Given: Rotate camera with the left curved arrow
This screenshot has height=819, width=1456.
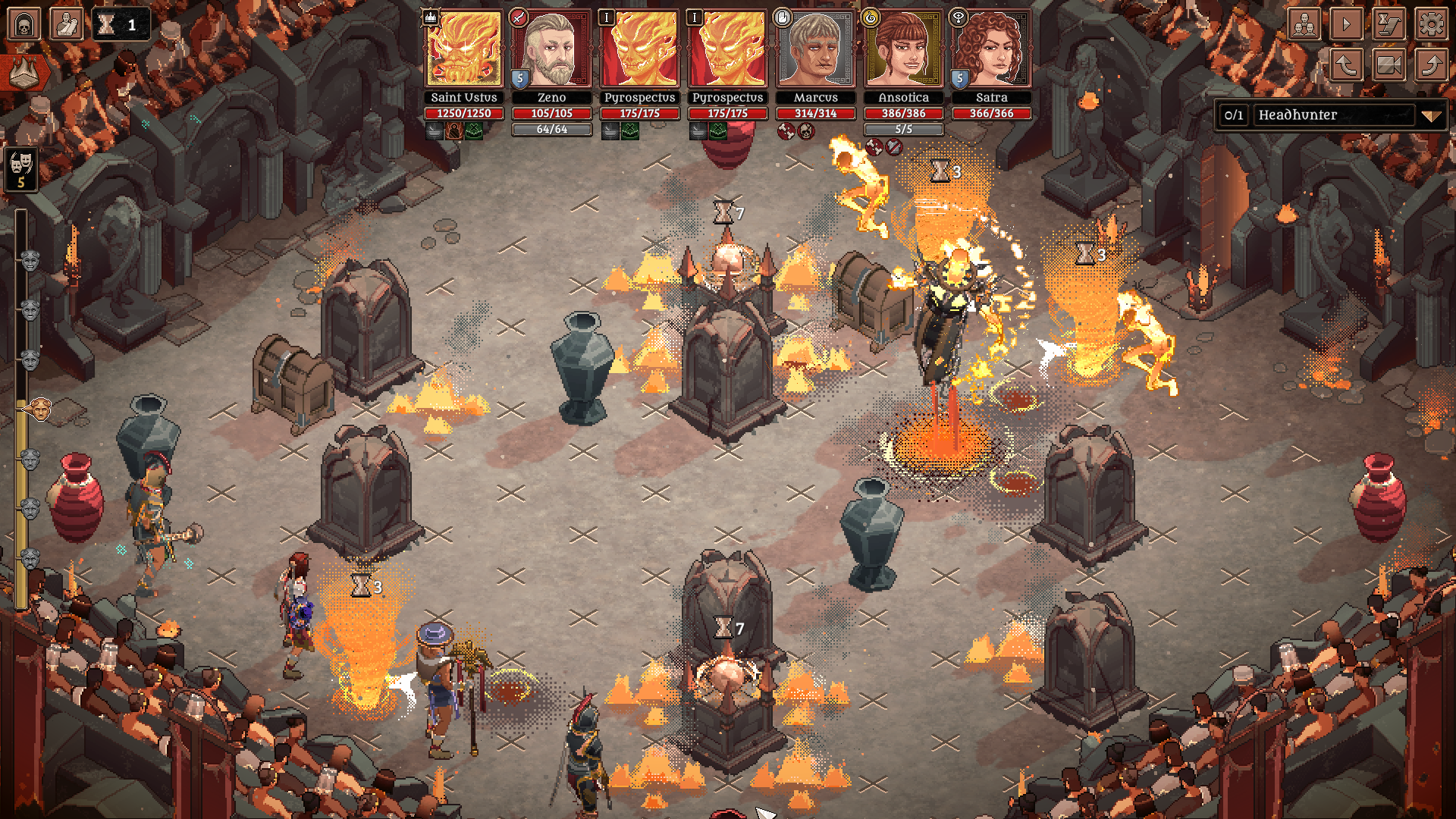Looking at the screenshot, I should click(1347, 65).
